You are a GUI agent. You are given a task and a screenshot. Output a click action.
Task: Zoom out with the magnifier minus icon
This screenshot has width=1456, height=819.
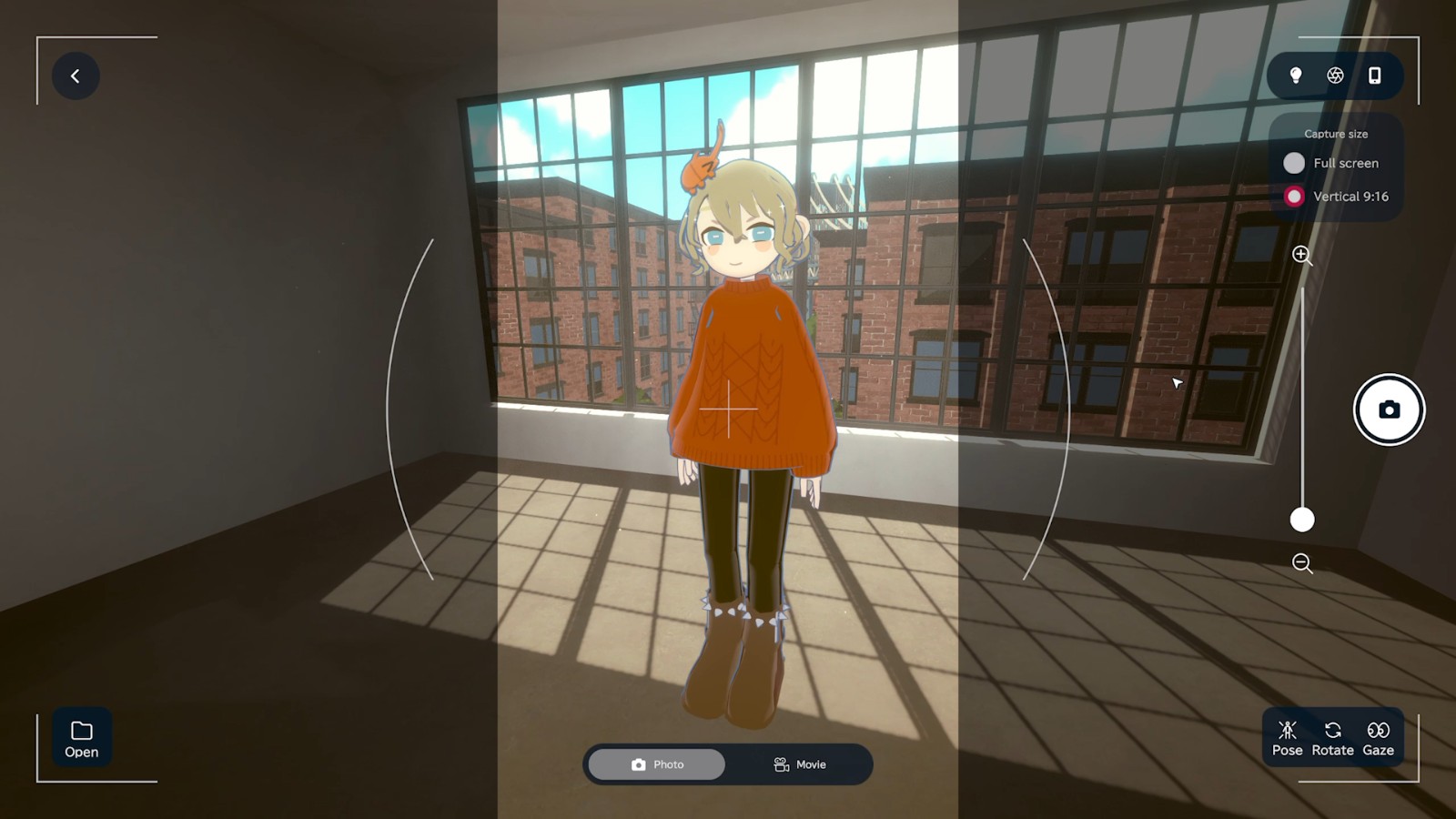coord(1302,563)
